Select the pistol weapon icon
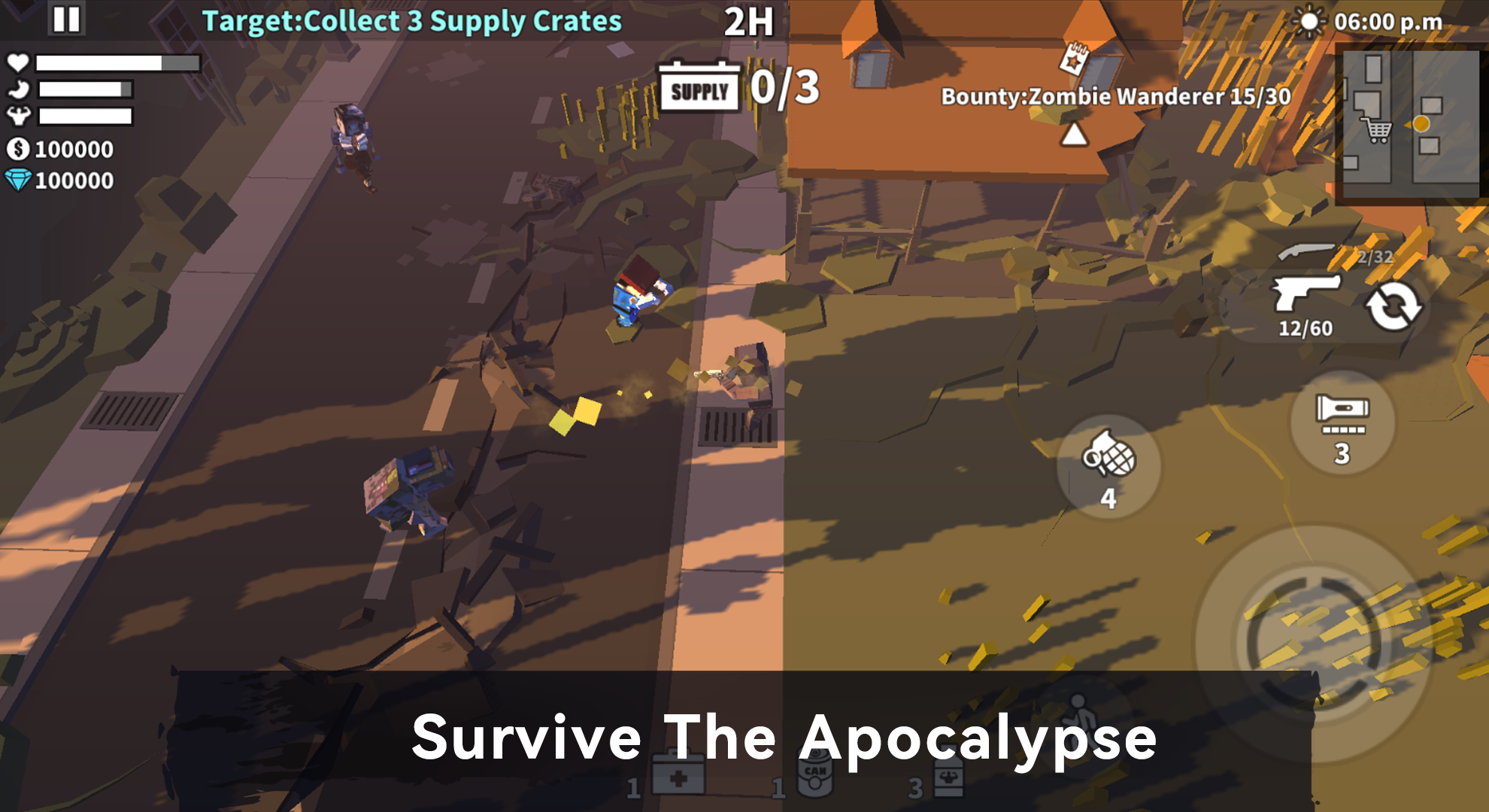The image size is (1489, 812). point(1306,293)
